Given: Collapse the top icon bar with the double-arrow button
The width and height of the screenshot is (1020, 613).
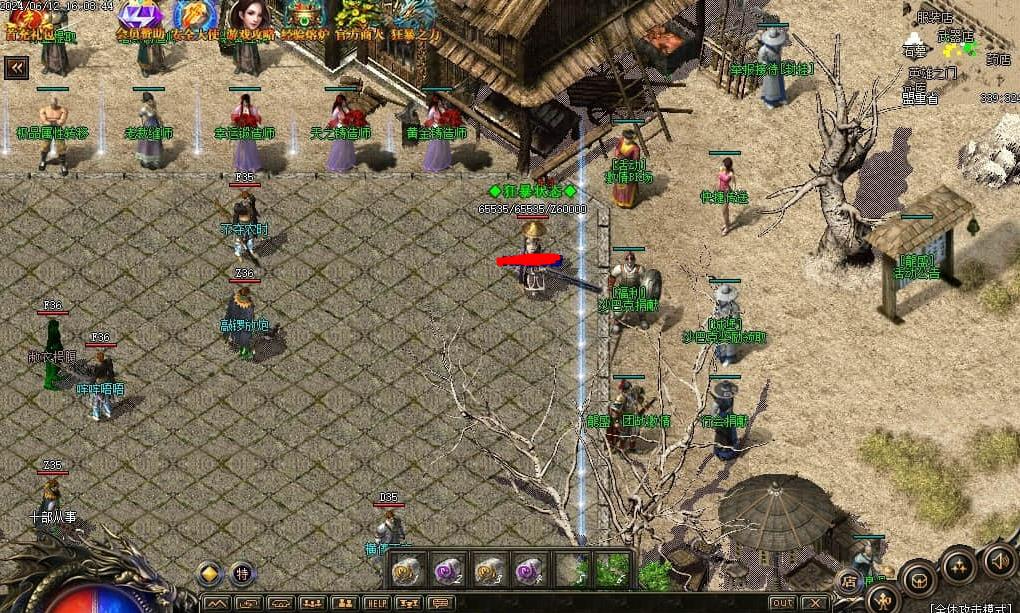Looking at the screenshot, I should pos(16,67).
